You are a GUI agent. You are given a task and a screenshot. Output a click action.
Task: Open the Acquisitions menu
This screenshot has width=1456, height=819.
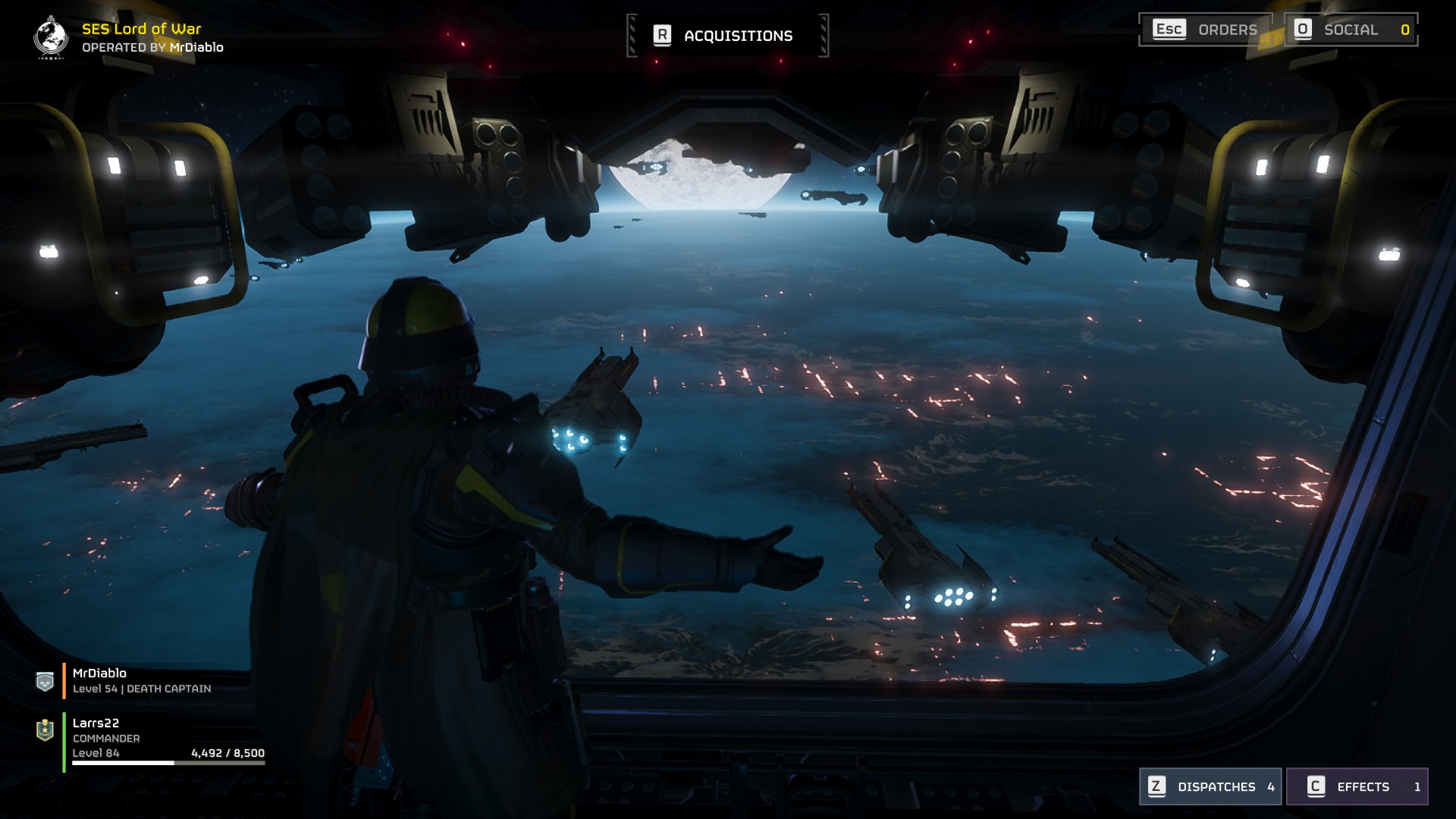click(727, 36)
